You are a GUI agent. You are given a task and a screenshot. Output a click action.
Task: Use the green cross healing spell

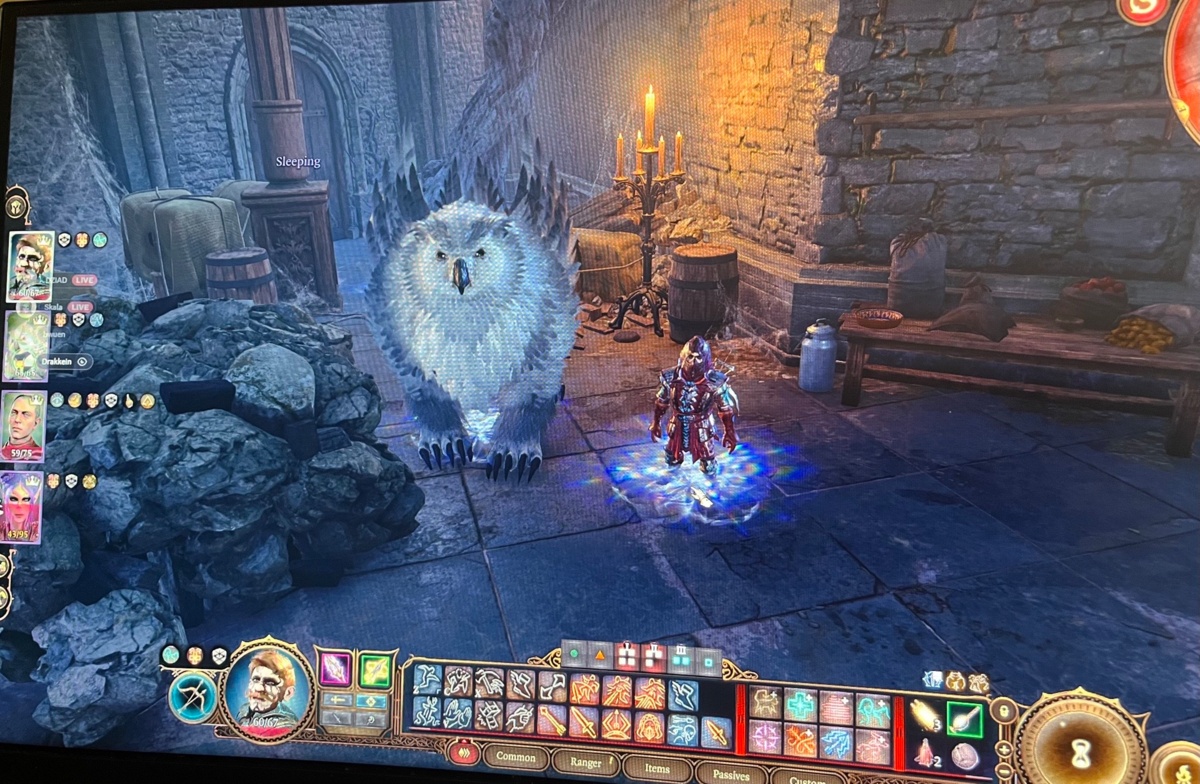[800, 704]
